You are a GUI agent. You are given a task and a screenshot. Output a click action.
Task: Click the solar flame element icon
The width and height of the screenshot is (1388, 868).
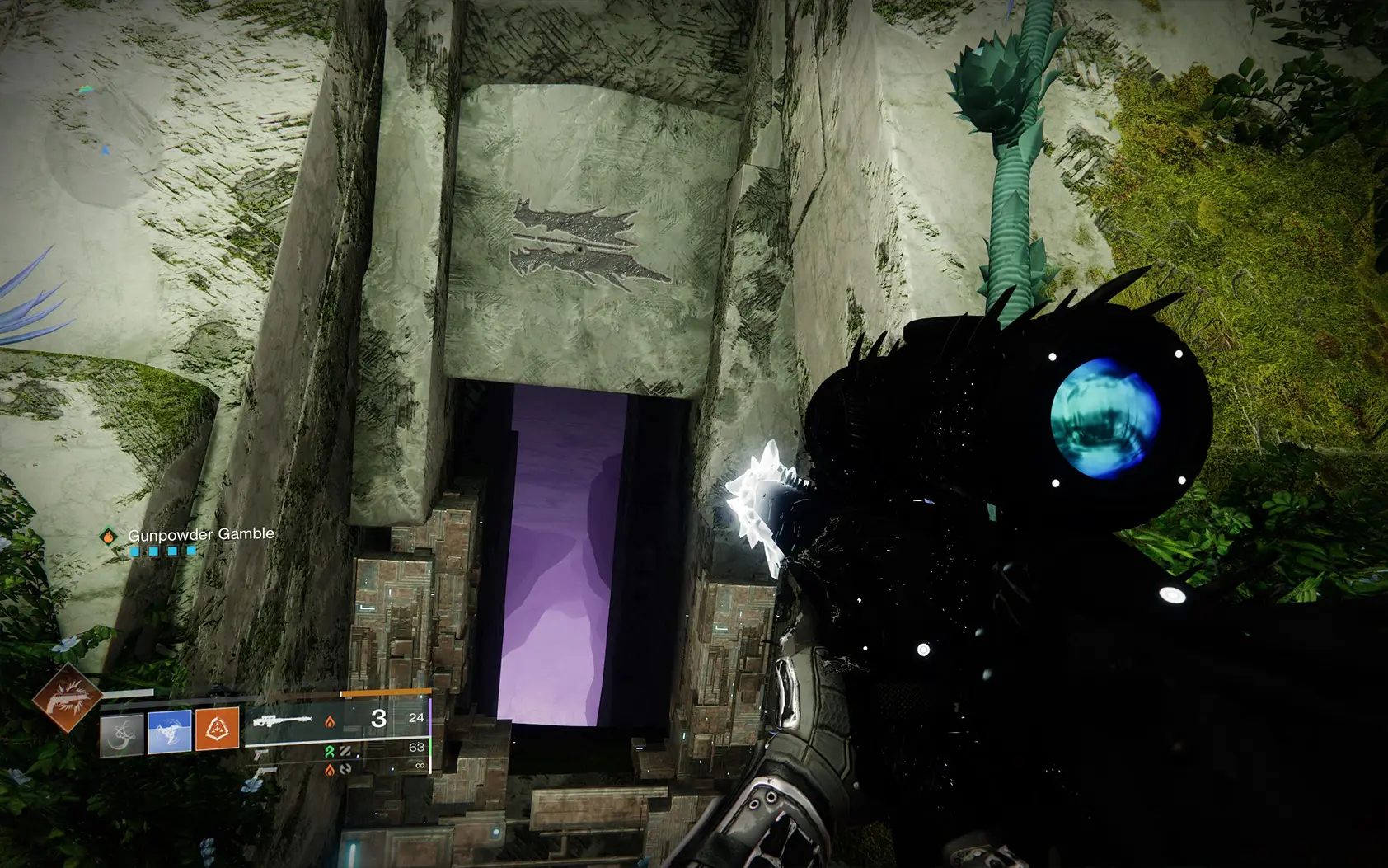330,721
